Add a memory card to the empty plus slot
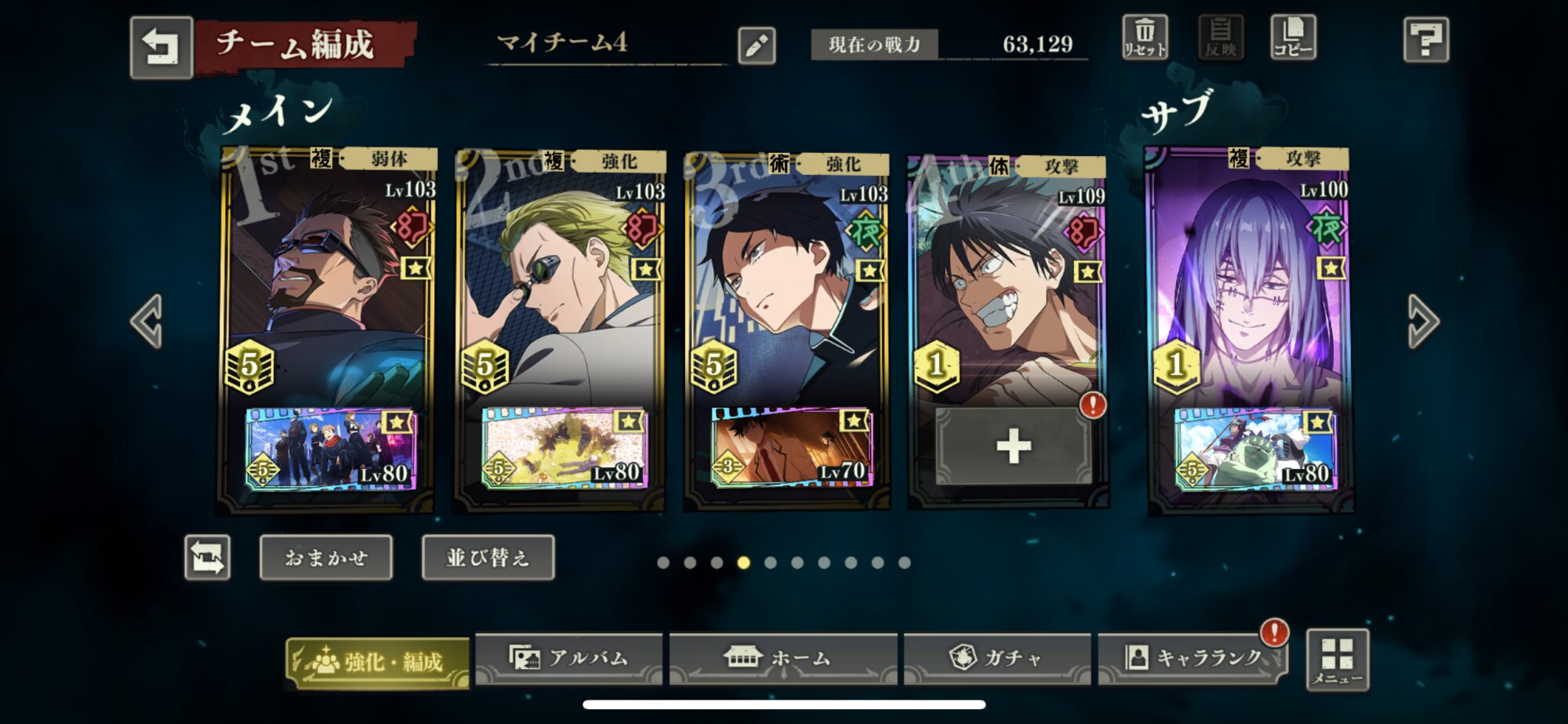The width and height of the screenshot is (1568, 724). (x=1013, y=446)
